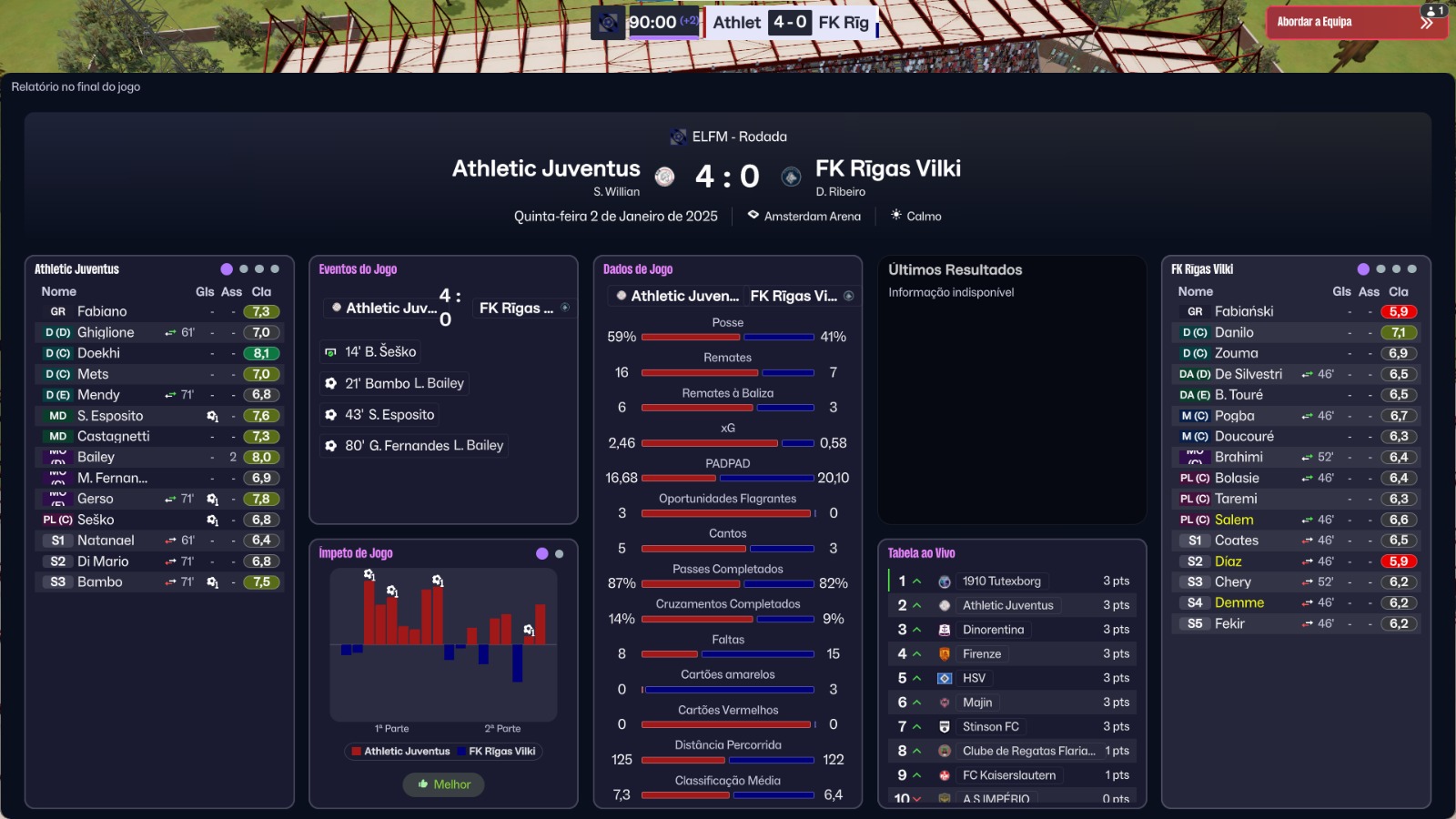This screenshot has width=1456, height=819.
Task: Open FK Rīgas Vilki team name header
Action: [x=887, y=168]
